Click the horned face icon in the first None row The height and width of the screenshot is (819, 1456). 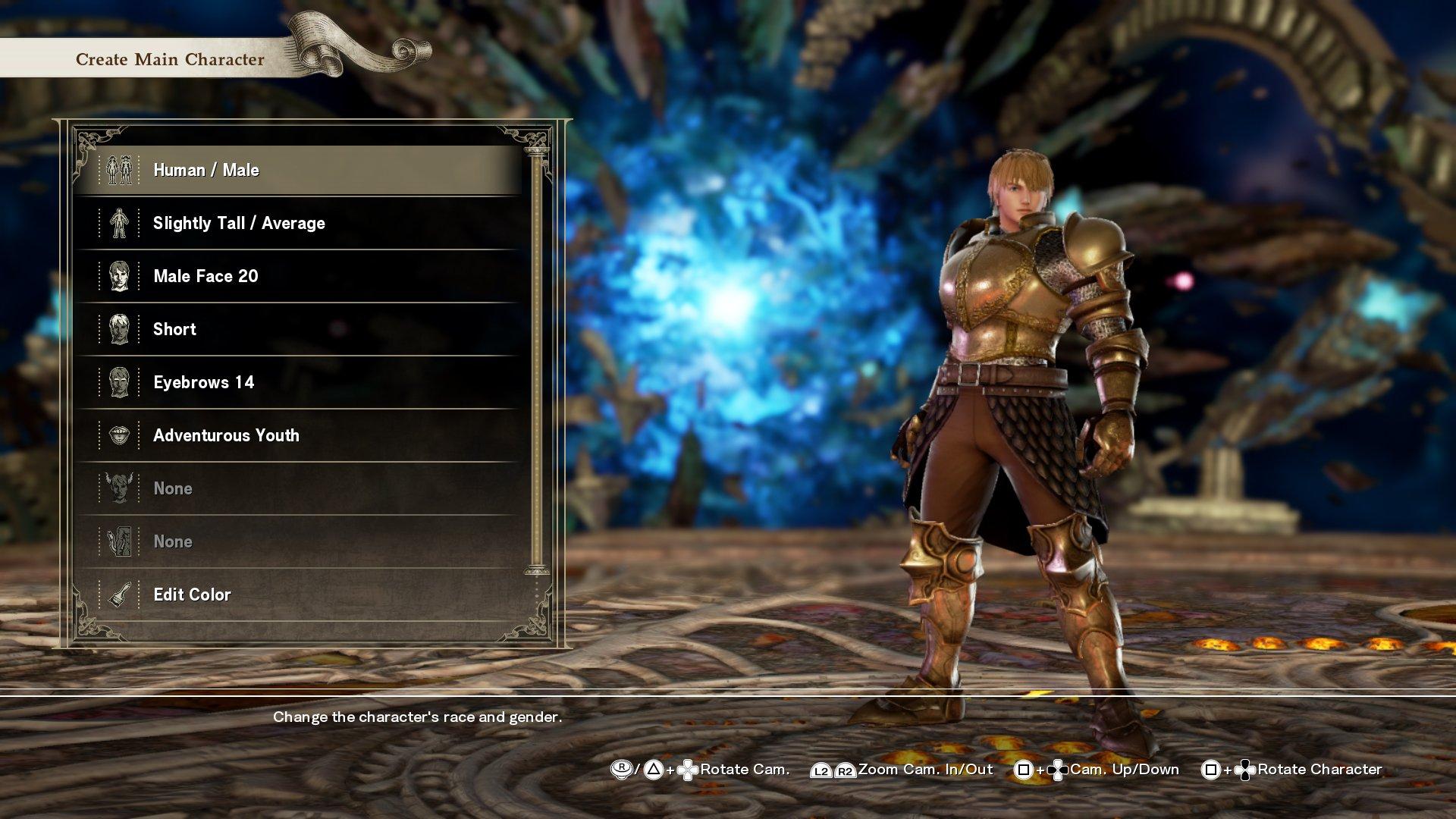120,488
